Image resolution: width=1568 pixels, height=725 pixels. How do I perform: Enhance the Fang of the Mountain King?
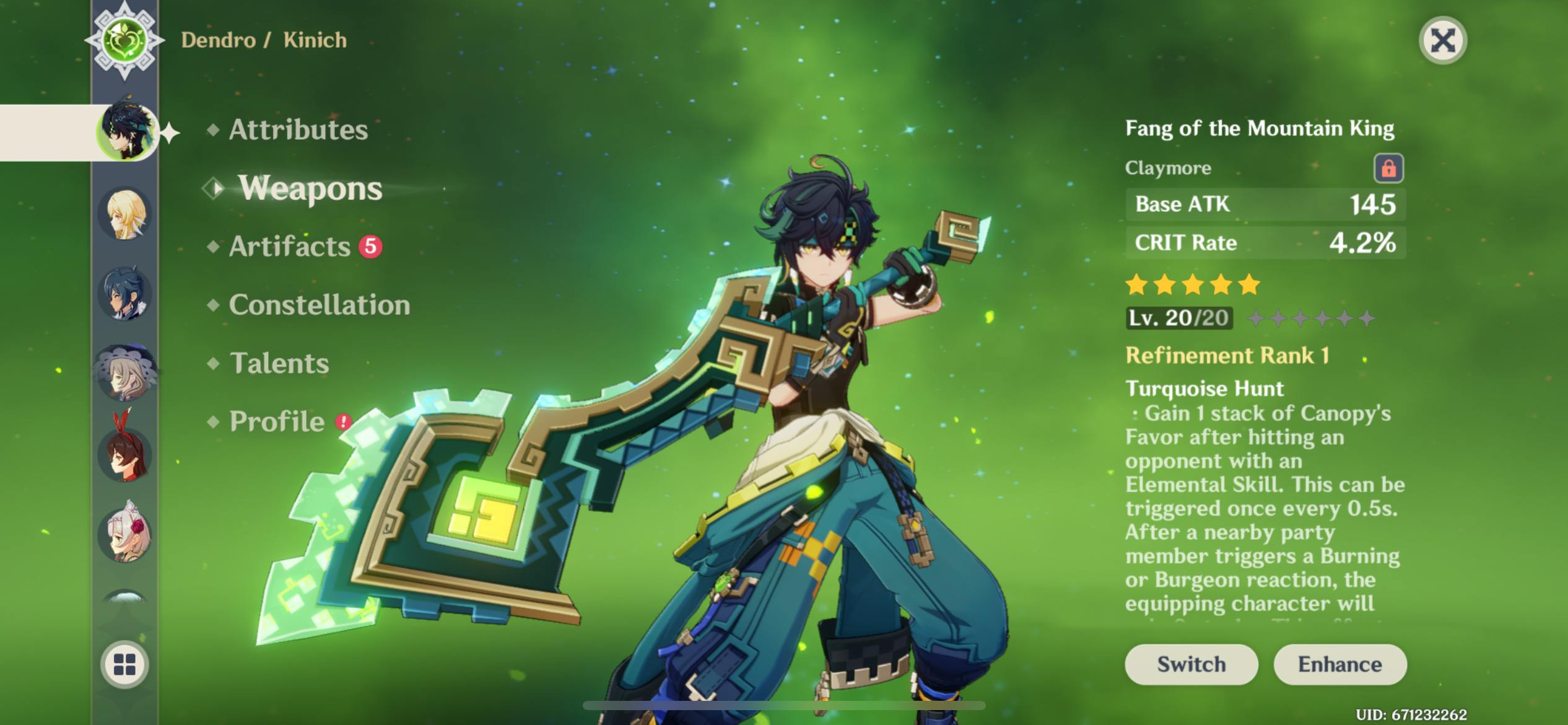pyautogui.click(x=1339, y=664)
